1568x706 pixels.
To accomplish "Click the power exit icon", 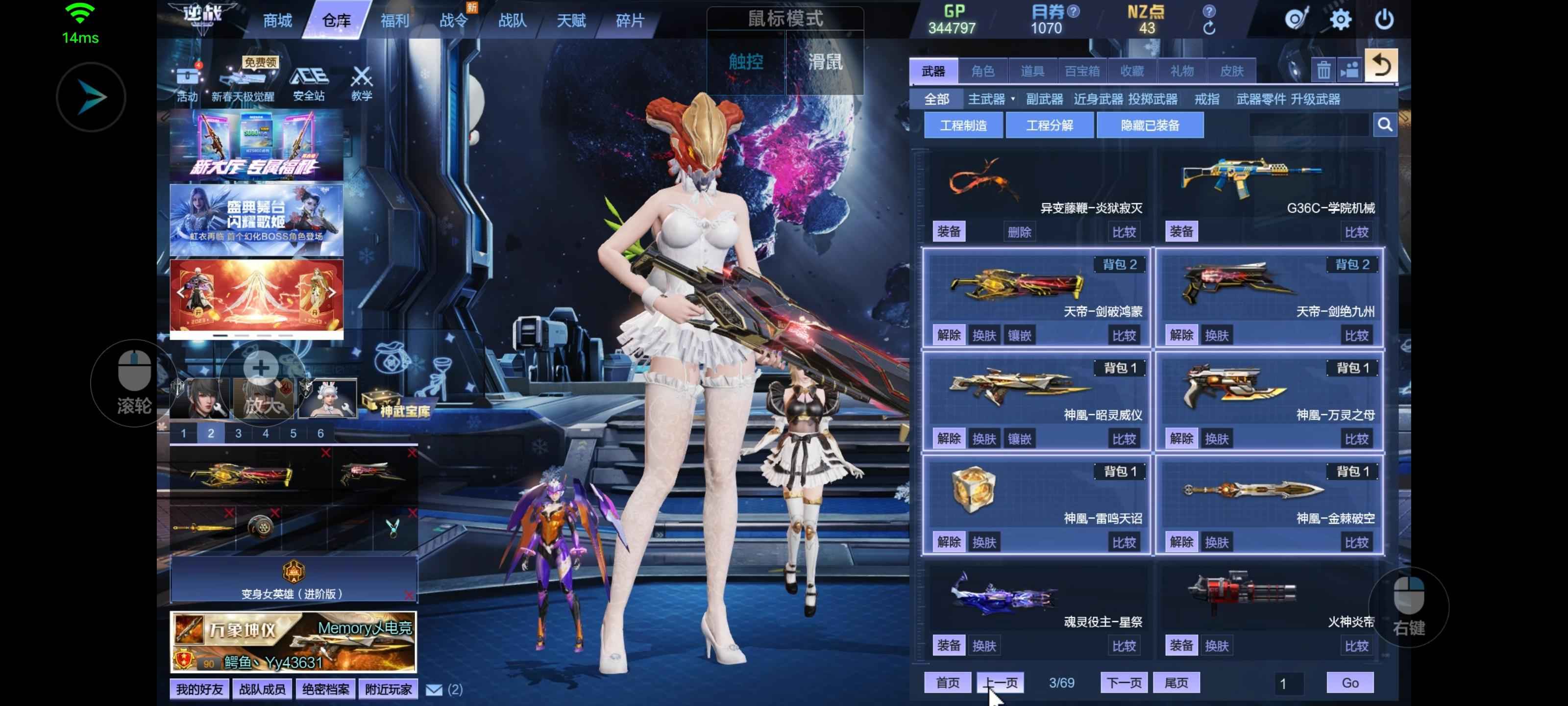I will pos(1384,20).
